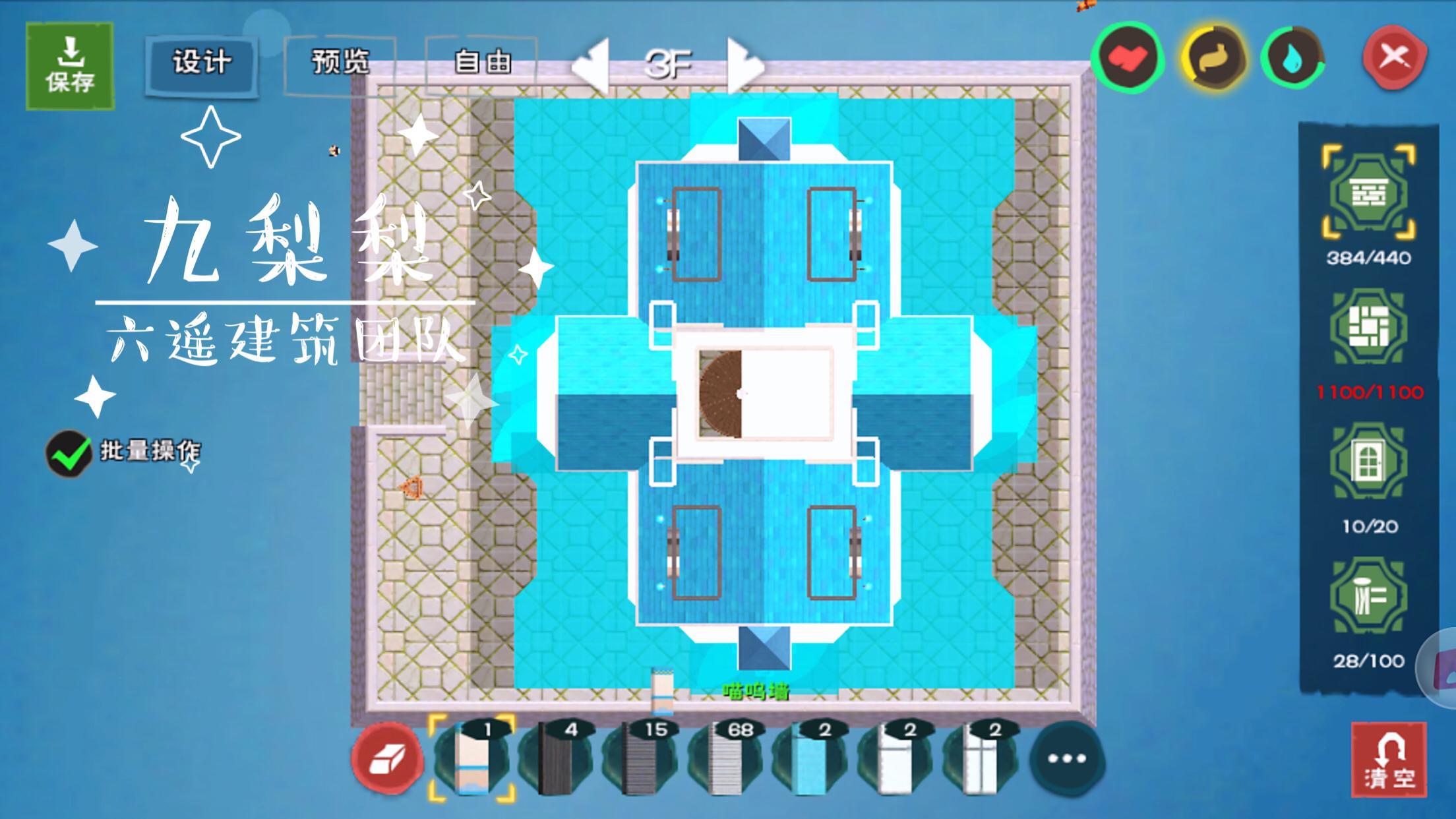Image resolution: width=1456 pixels, height=819 pixels.
Task: Activate the red eraser tool
Action: (387, 759)
